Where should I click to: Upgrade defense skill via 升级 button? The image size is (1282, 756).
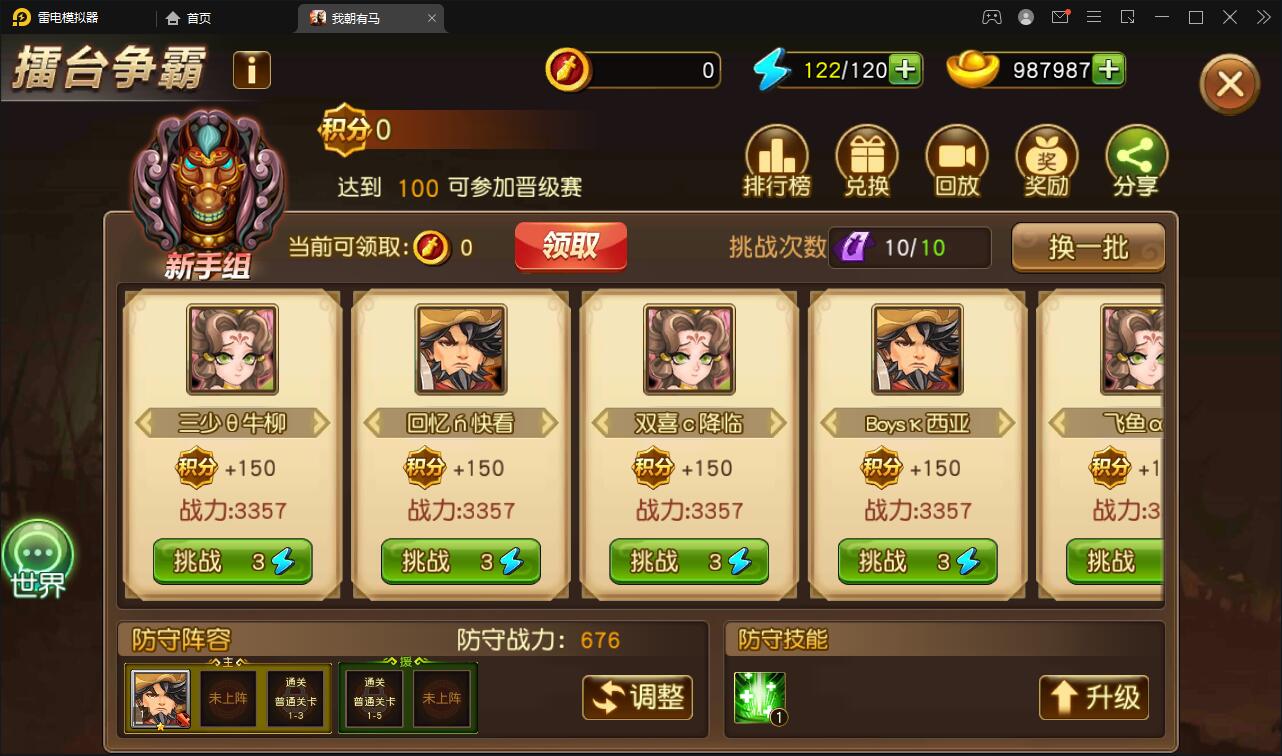click(x=1093, y=698)
